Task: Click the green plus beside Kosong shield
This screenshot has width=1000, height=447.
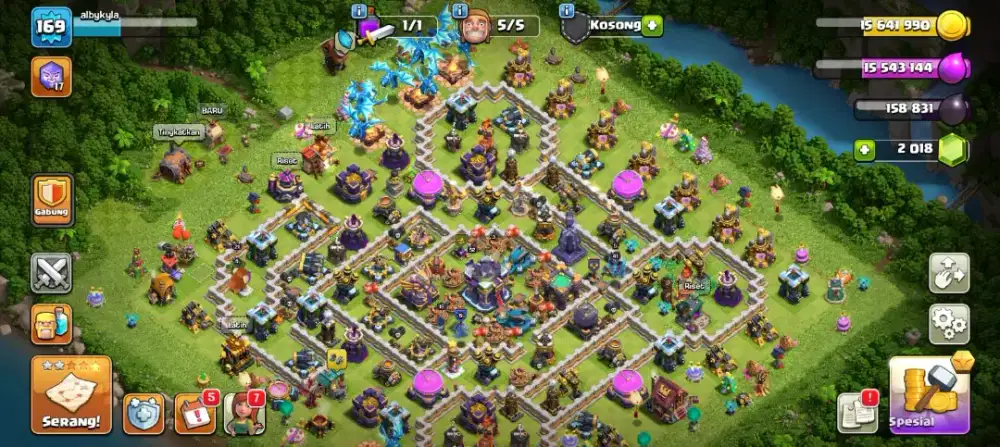Action: click(652, 26)
